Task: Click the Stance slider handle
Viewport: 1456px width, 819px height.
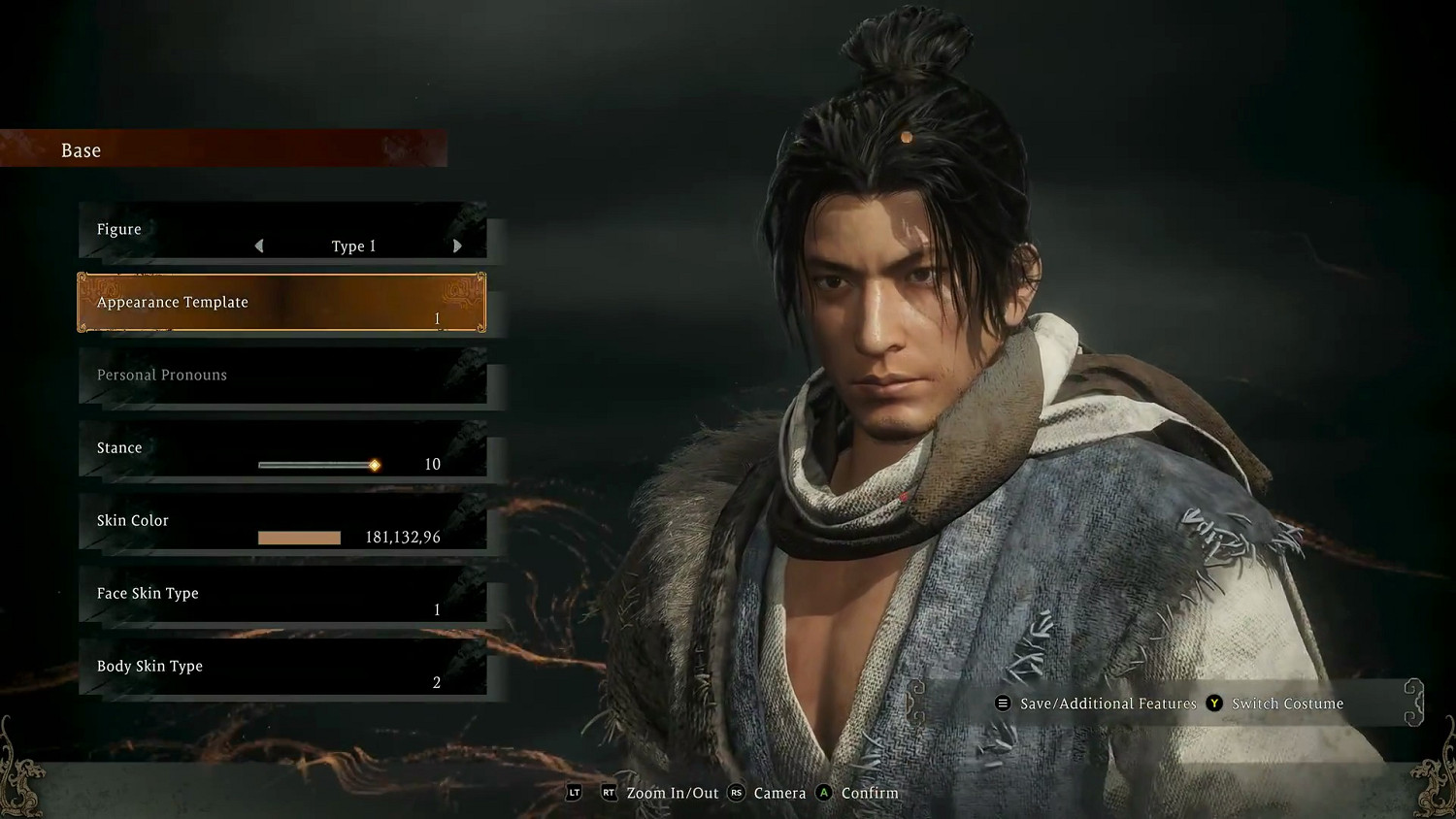Action: pyautogui.click(x=374, y=465)
